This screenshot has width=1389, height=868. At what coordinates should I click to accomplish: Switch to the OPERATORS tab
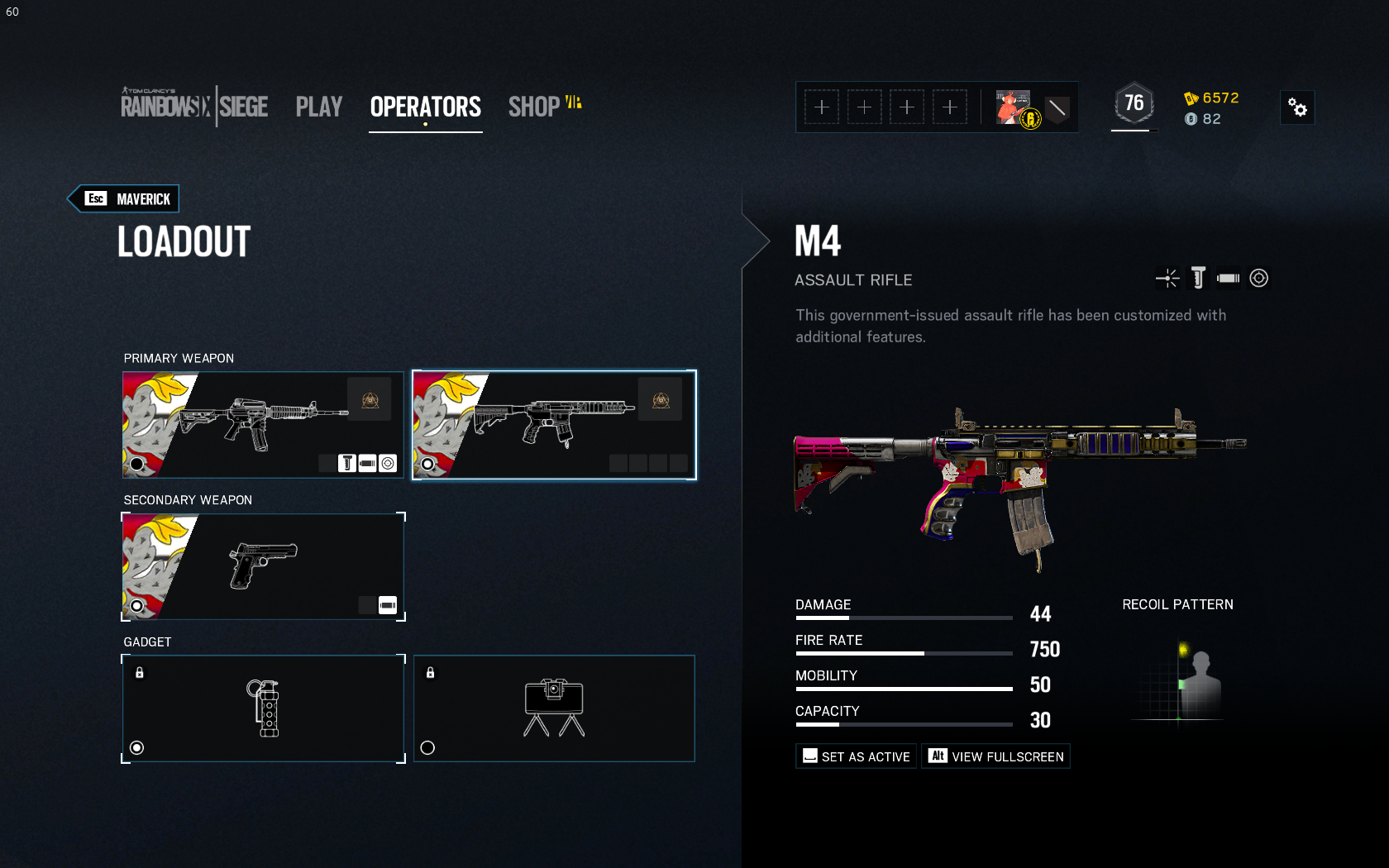(x=425, y=107)
